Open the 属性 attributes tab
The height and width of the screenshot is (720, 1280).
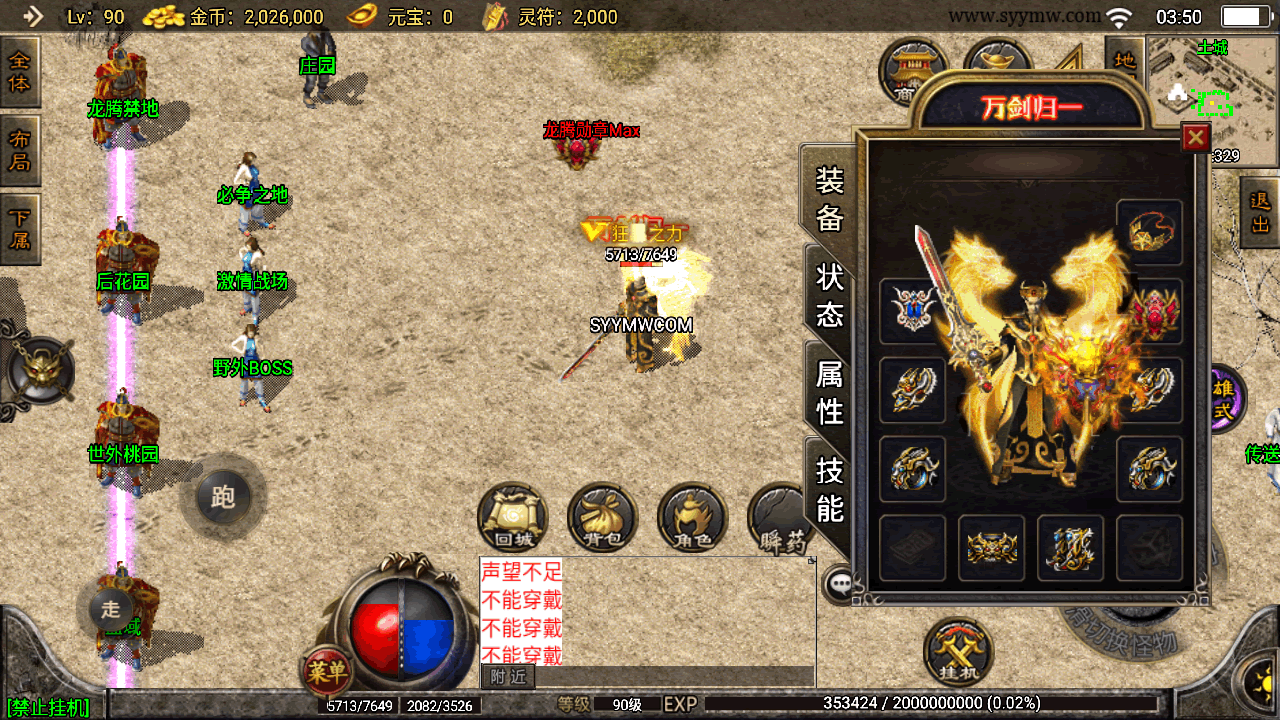(x=830, y=392)
